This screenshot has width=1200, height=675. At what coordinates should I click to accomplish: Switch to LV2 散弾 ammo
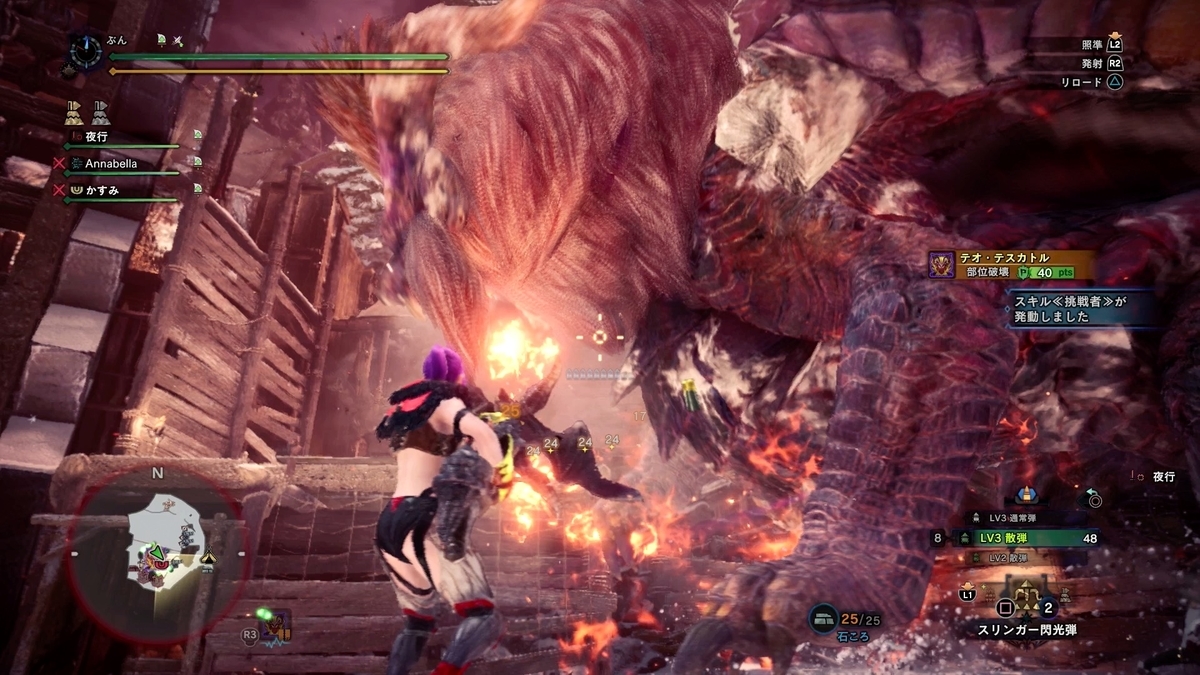(1015, 557)
